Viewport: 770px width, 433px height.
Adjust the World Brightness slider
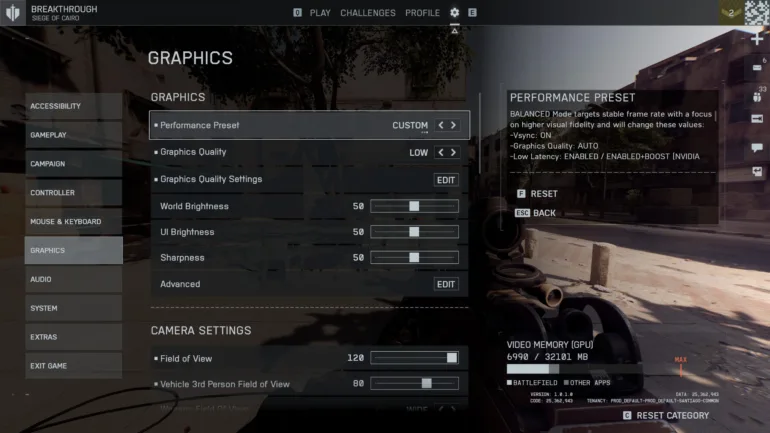coord(414,206)
